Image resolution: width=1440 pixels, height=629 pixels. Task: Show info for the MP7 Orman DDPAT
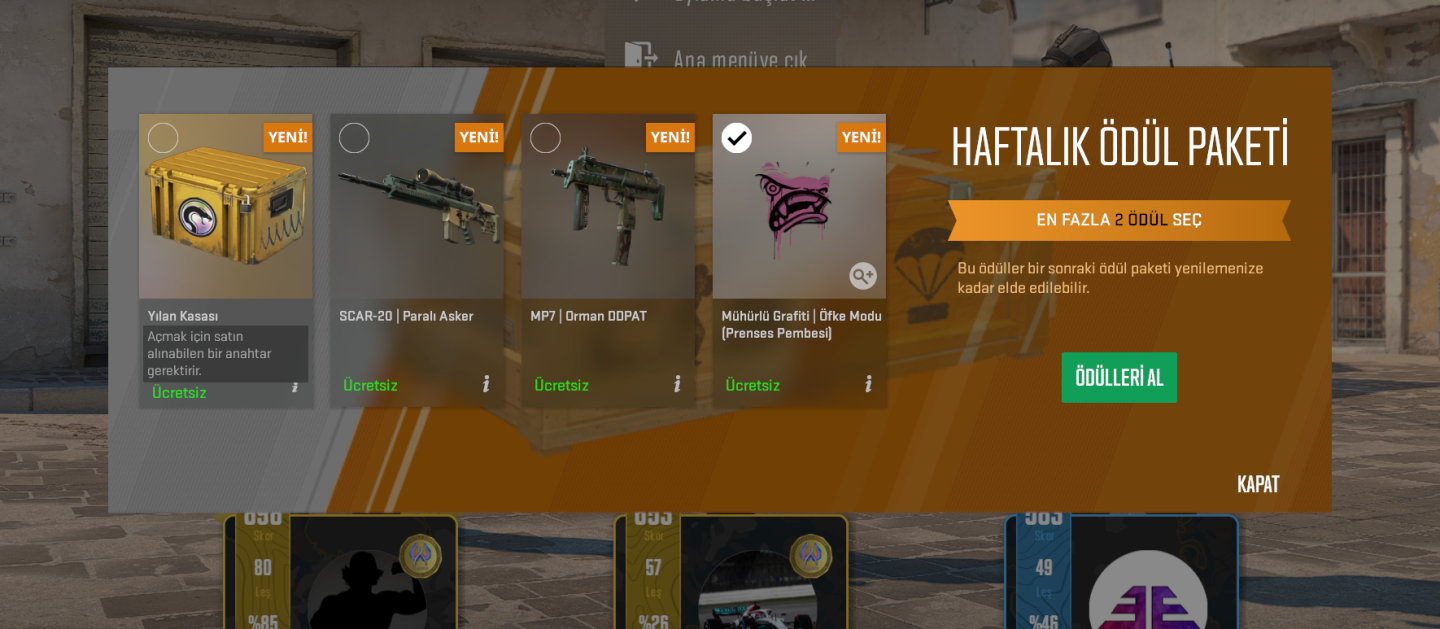pos(677,384)
